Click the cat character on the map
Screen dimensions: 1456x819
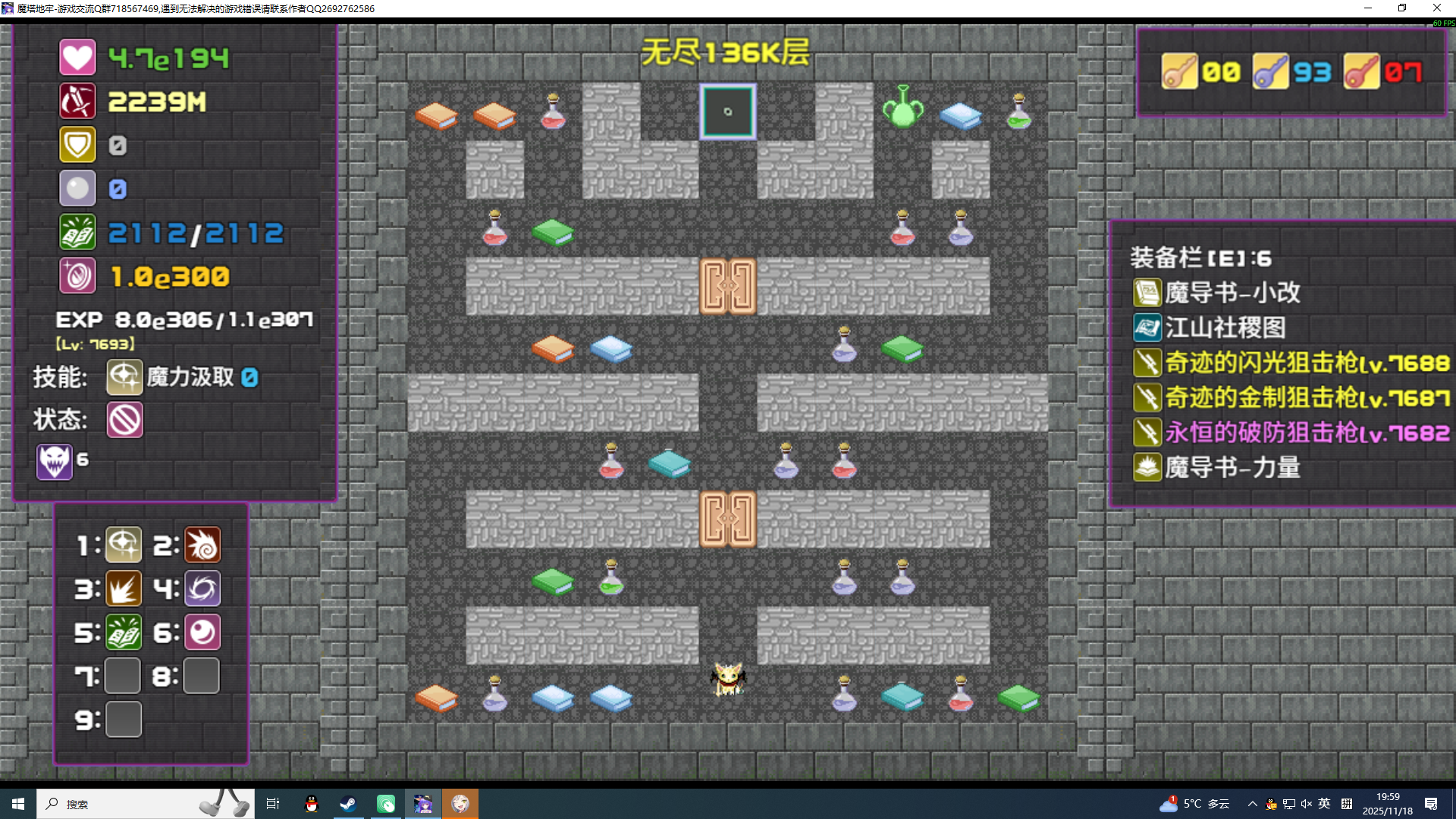coord(727,681)
